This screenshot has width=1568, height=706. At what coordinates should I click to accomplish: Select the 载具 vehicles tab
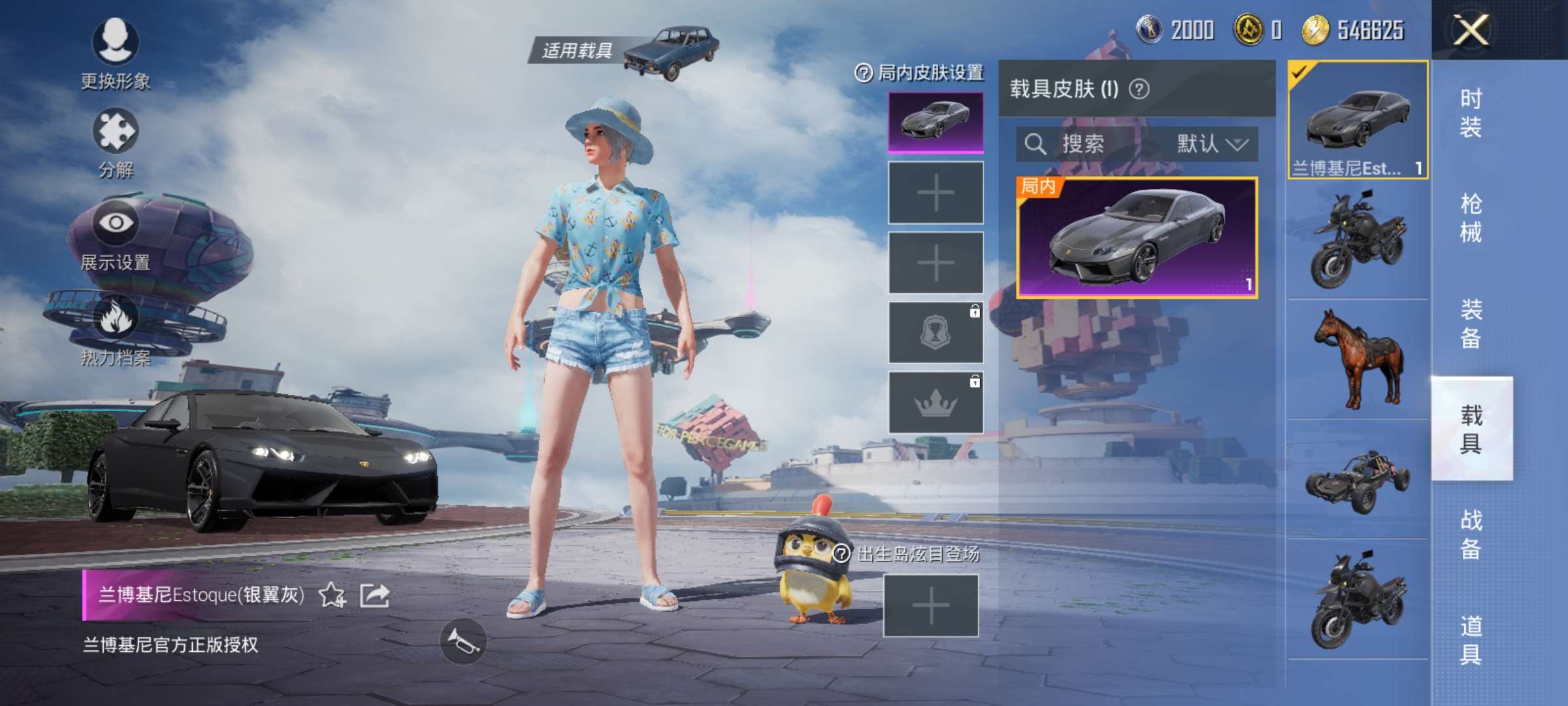[1471, 429]
